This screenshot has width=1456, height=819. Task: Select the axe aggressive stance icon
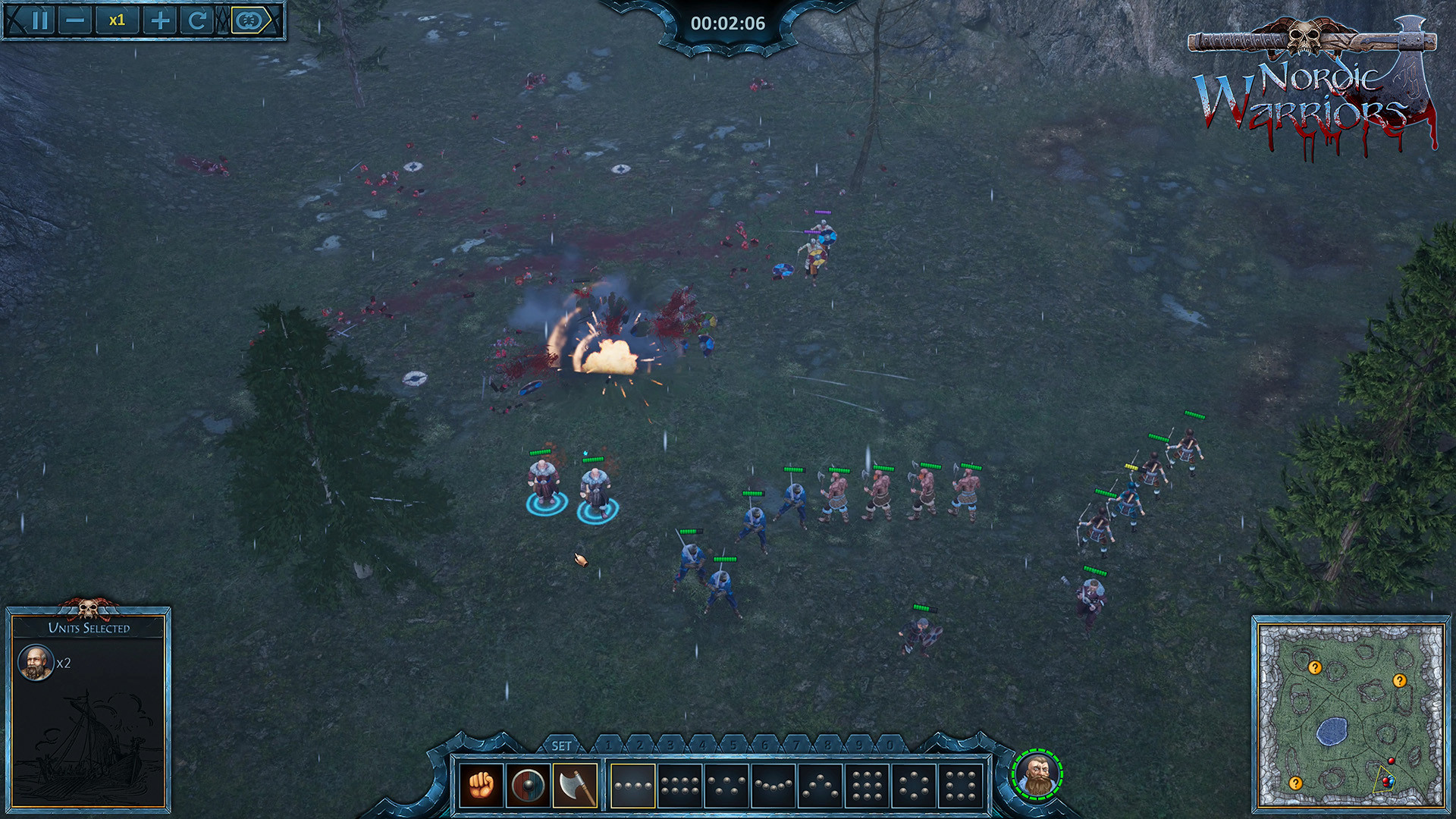coord(576,786)
